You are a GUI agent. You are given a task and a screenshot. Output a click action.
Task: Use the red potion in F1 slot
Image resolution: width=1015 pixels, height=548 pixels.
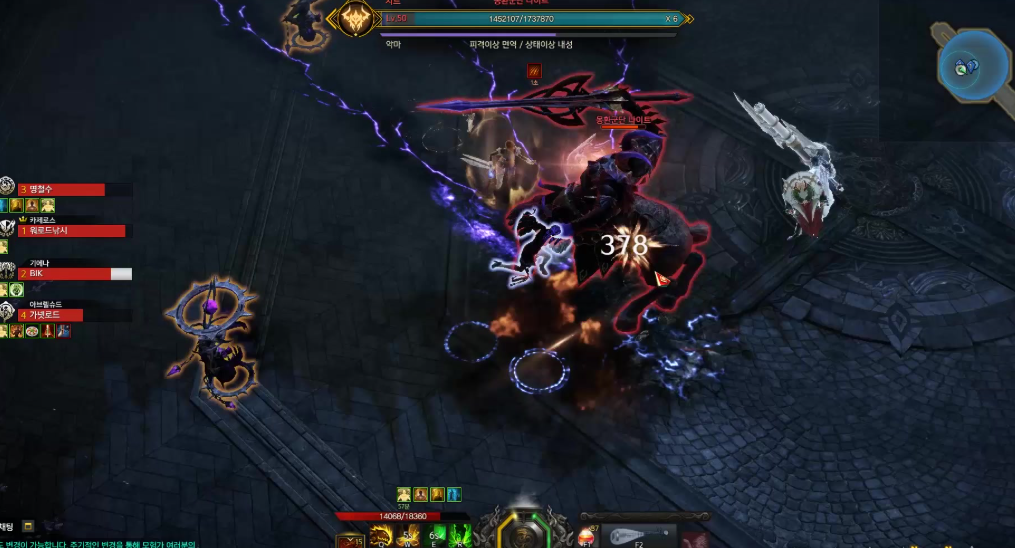pyautogui.click(x=587, y=539)
